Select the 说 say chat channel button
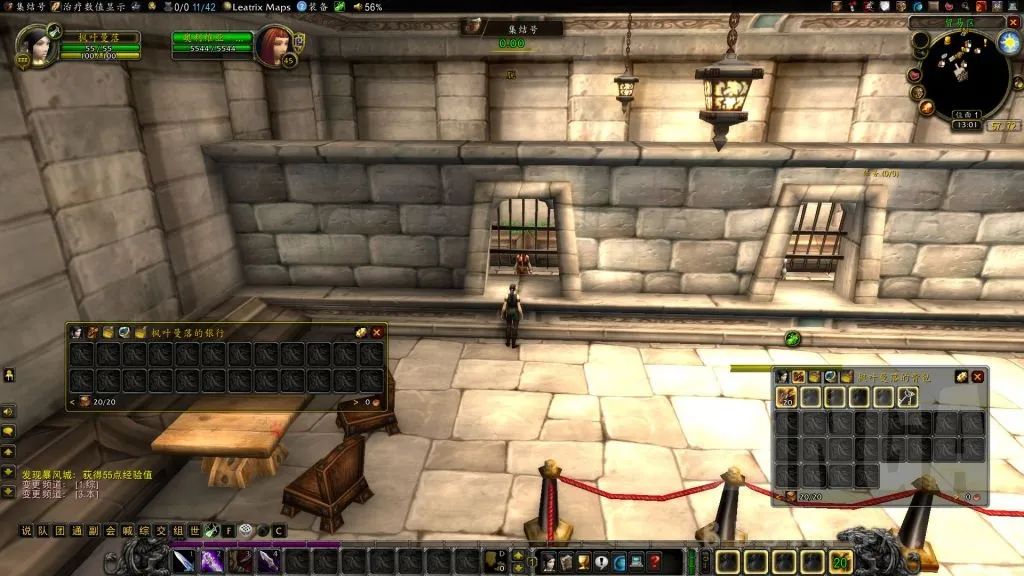1024x576 pixels. tap(27, 530)
